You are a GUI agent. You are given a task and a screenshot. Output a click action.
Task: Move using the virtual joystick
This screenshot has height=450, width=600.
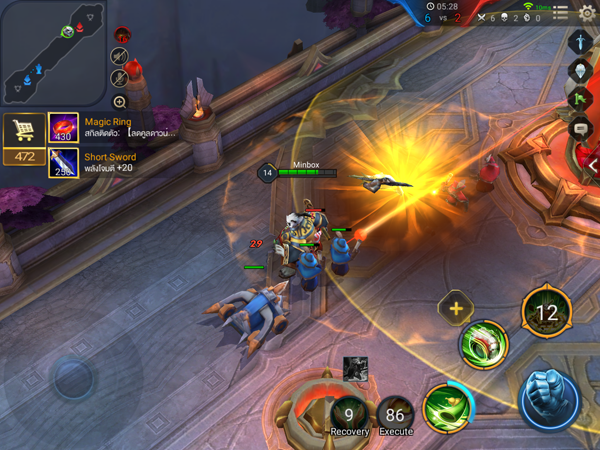tap(73, 378)
